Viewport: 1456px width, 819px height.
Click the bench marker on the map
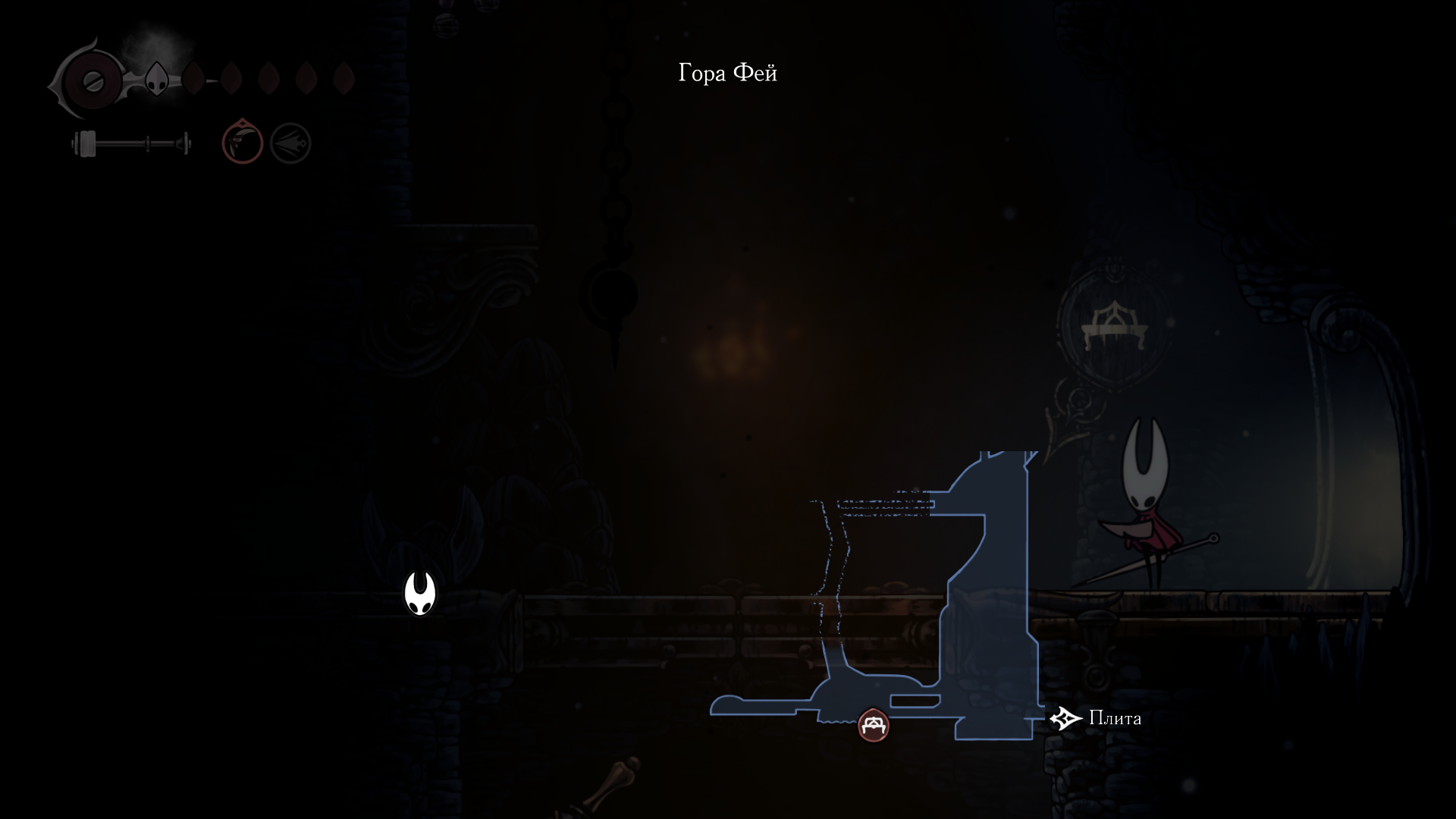873,726
